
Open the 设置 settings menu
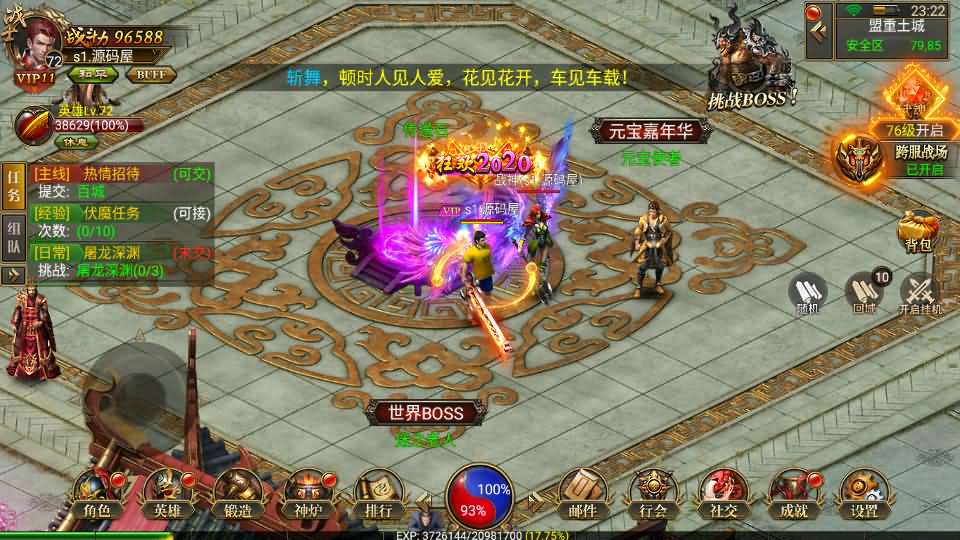click(864, 496)
